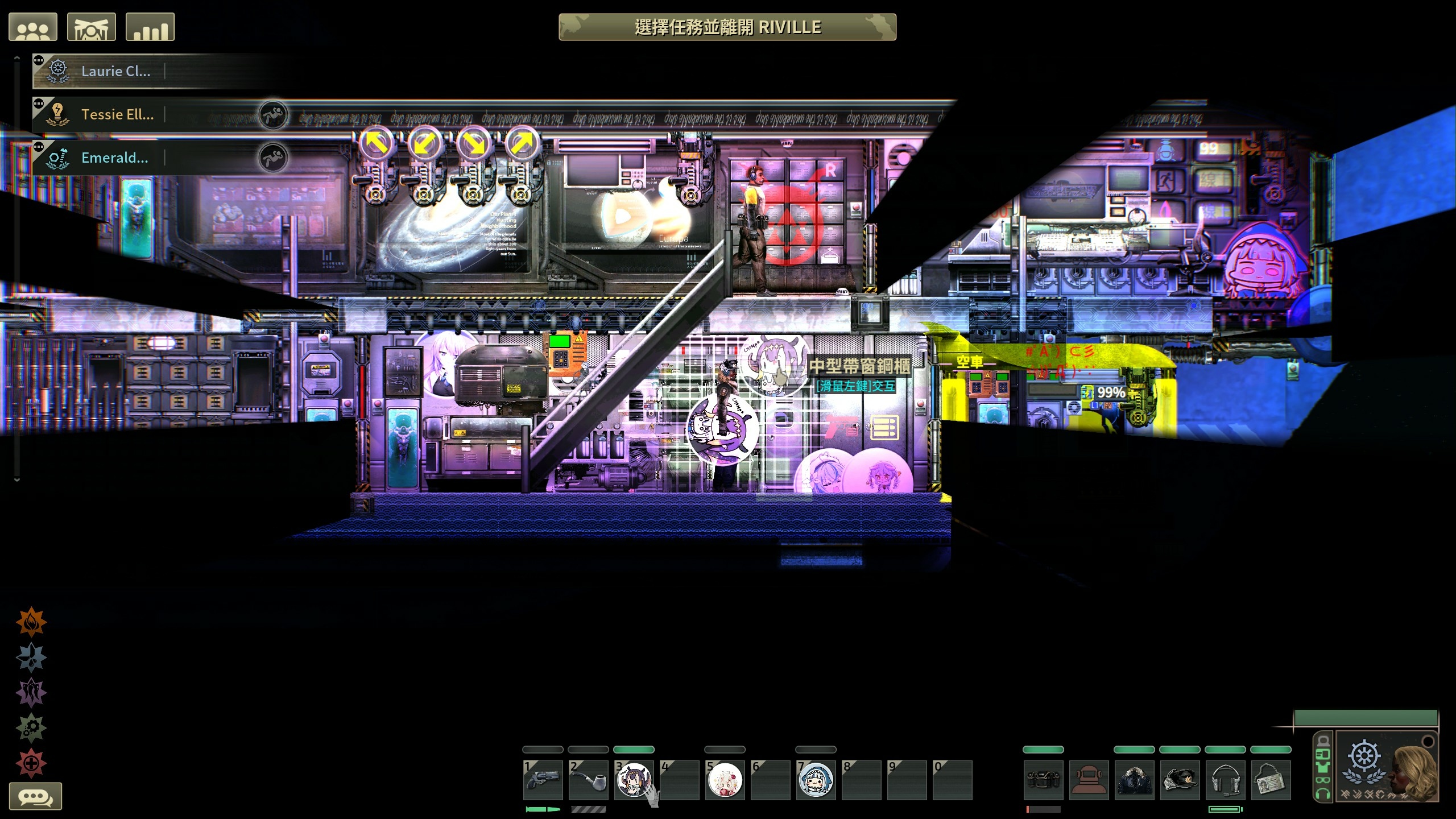Report hull breach with the blue leak icon
This screenshot has height=819, width=1456.
click(x=31, y=657)
